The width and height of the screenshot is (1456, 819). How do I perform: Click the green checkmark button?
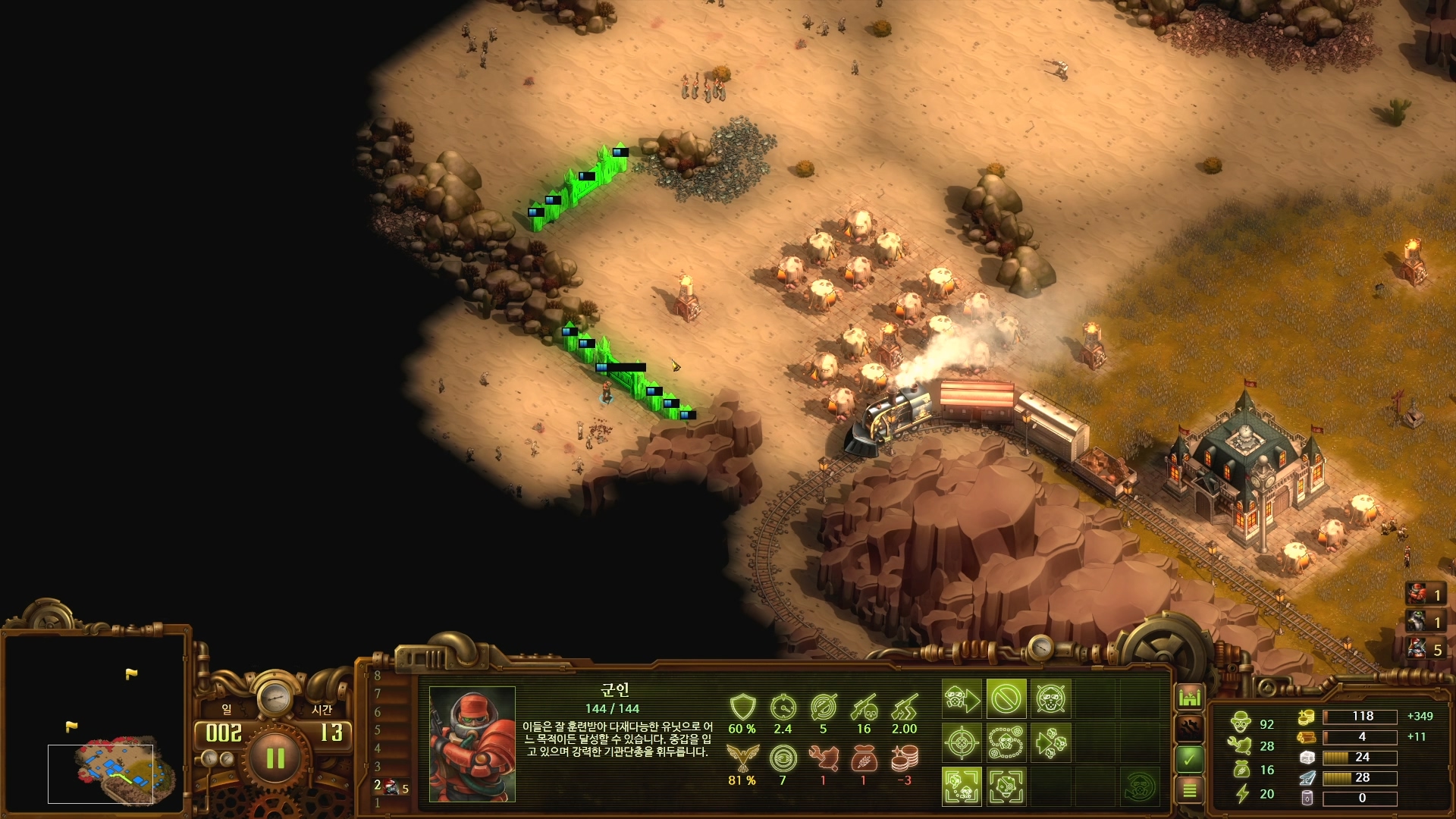click(x=1189, y=758)
